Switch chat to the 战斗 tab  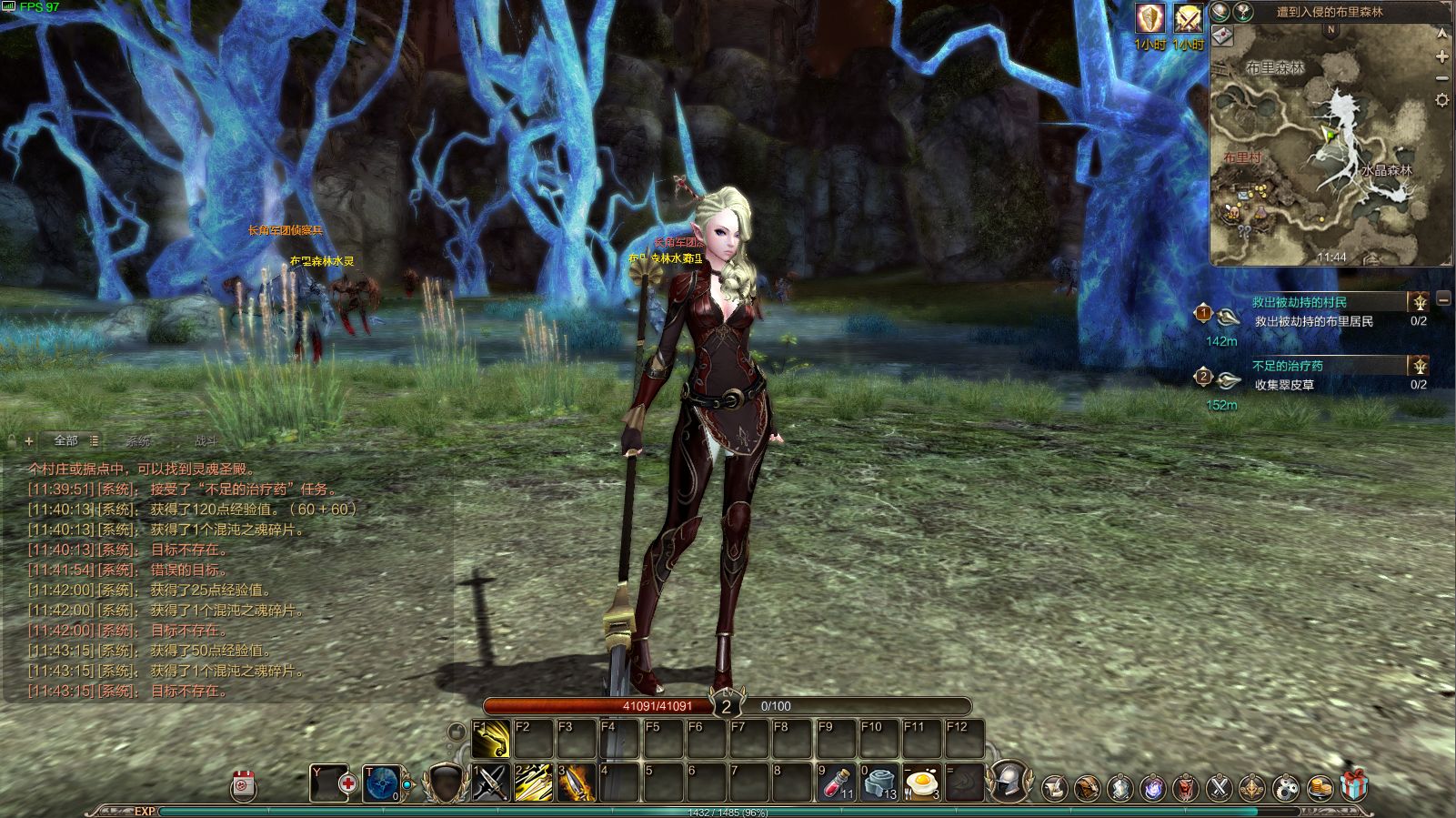pyautogui.click(x=206, y=441)
